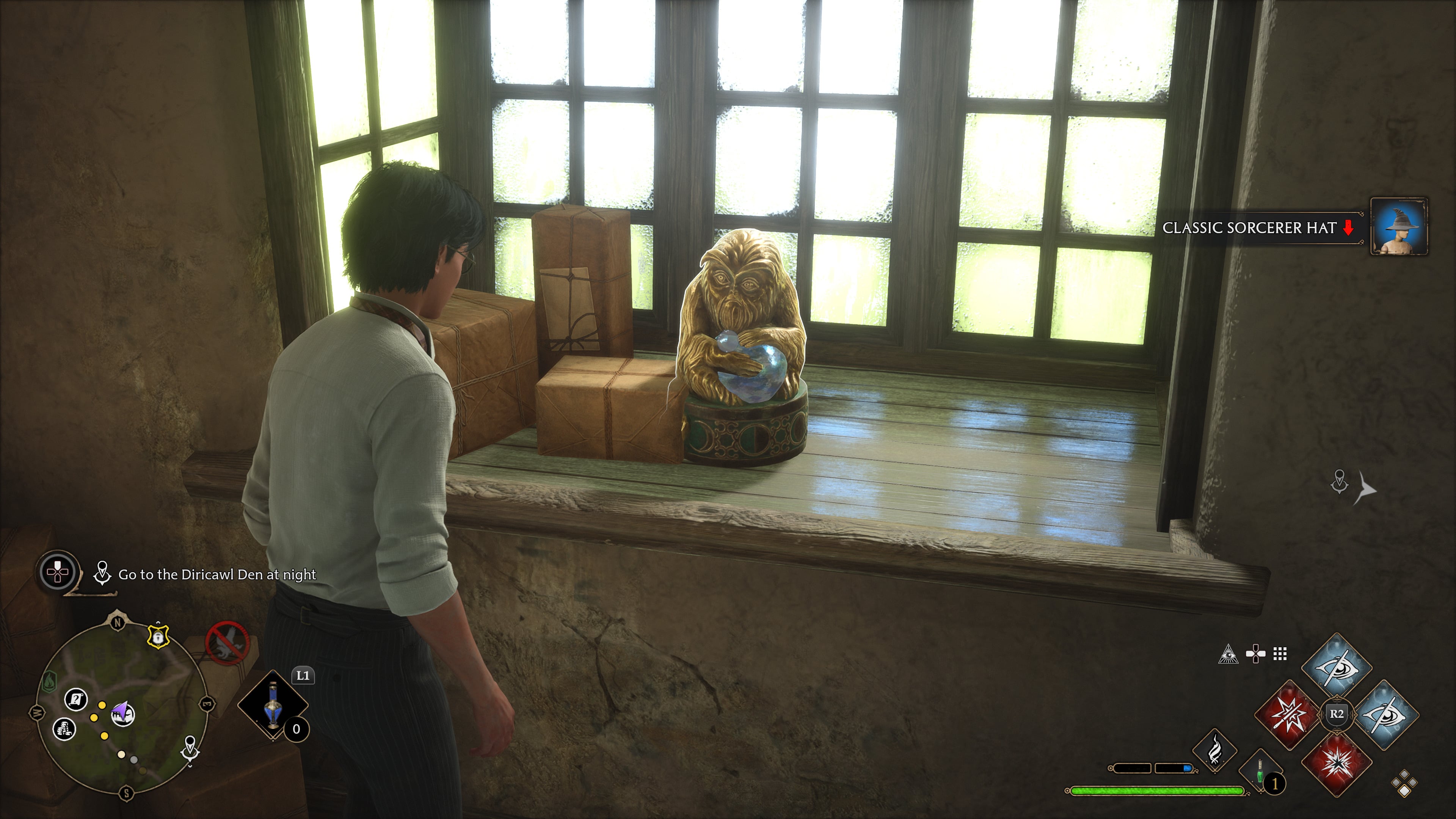
Task: Click the eye-in-pyramid Revelio icon
Action: pyautogui.click(x=1228, y=654)
